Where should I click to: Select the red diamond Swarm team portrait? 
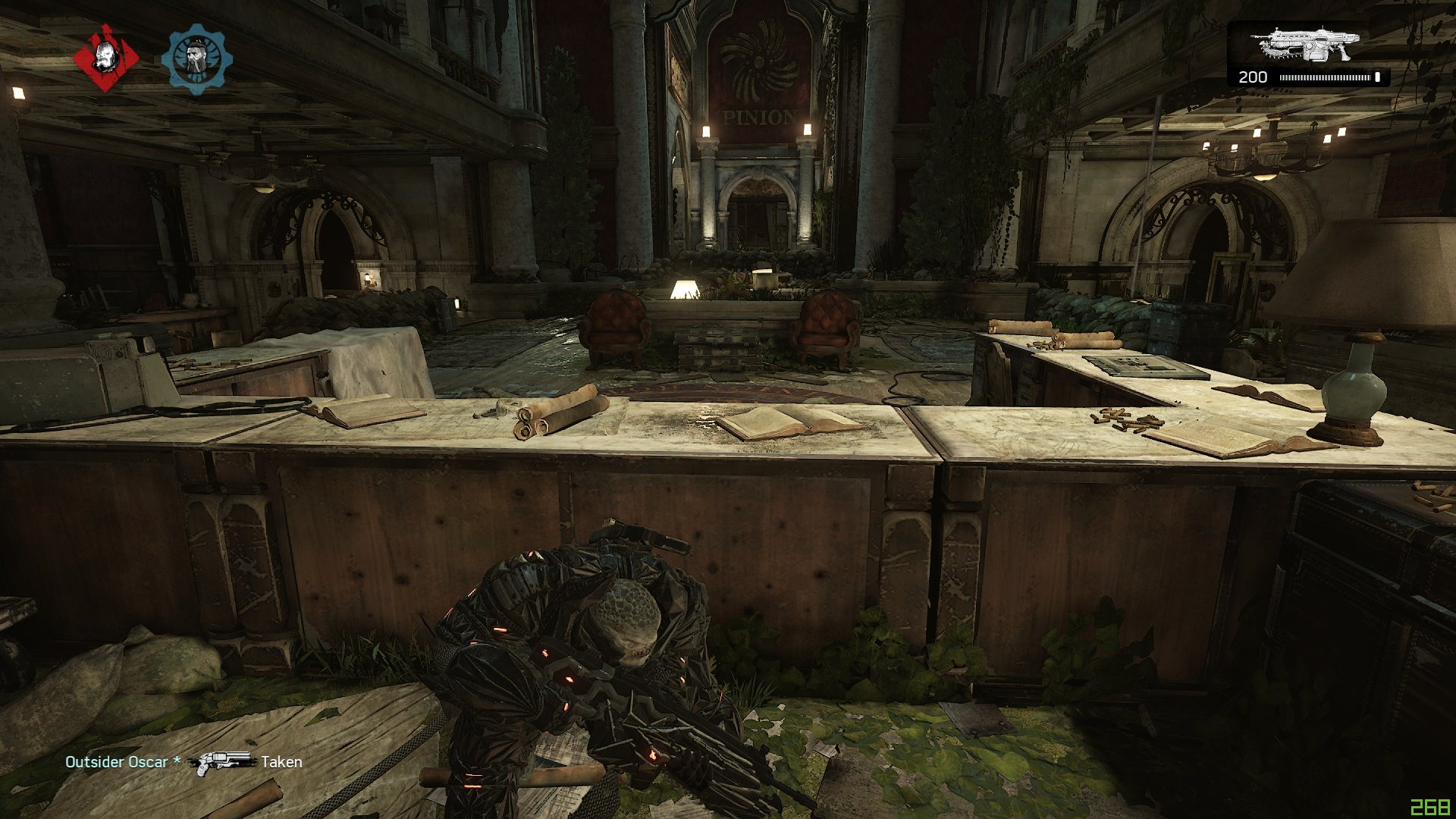click(x=105, y=58)
